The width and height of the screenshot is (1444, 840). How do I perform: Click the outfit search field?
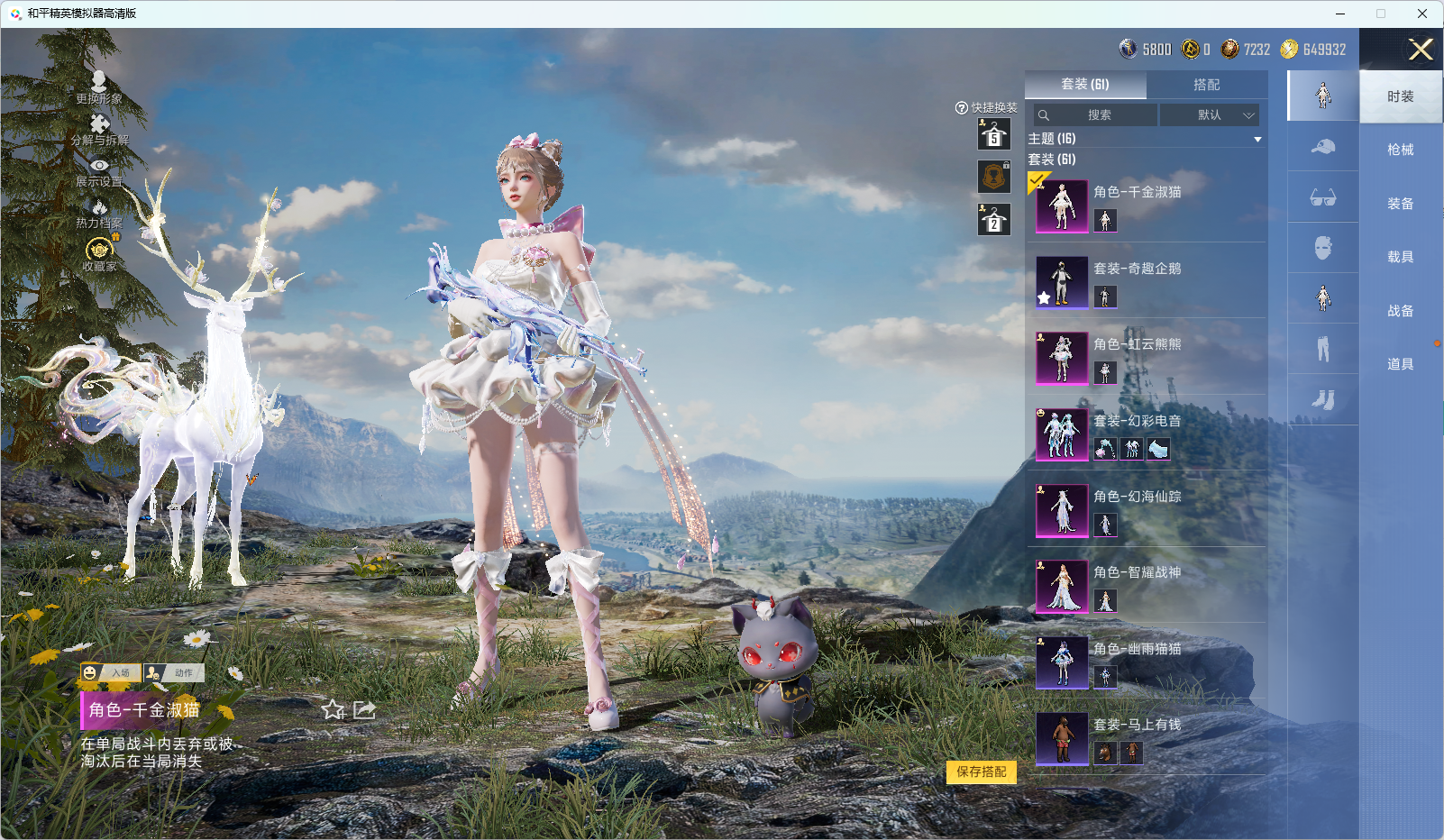(x=1096, y=115)
